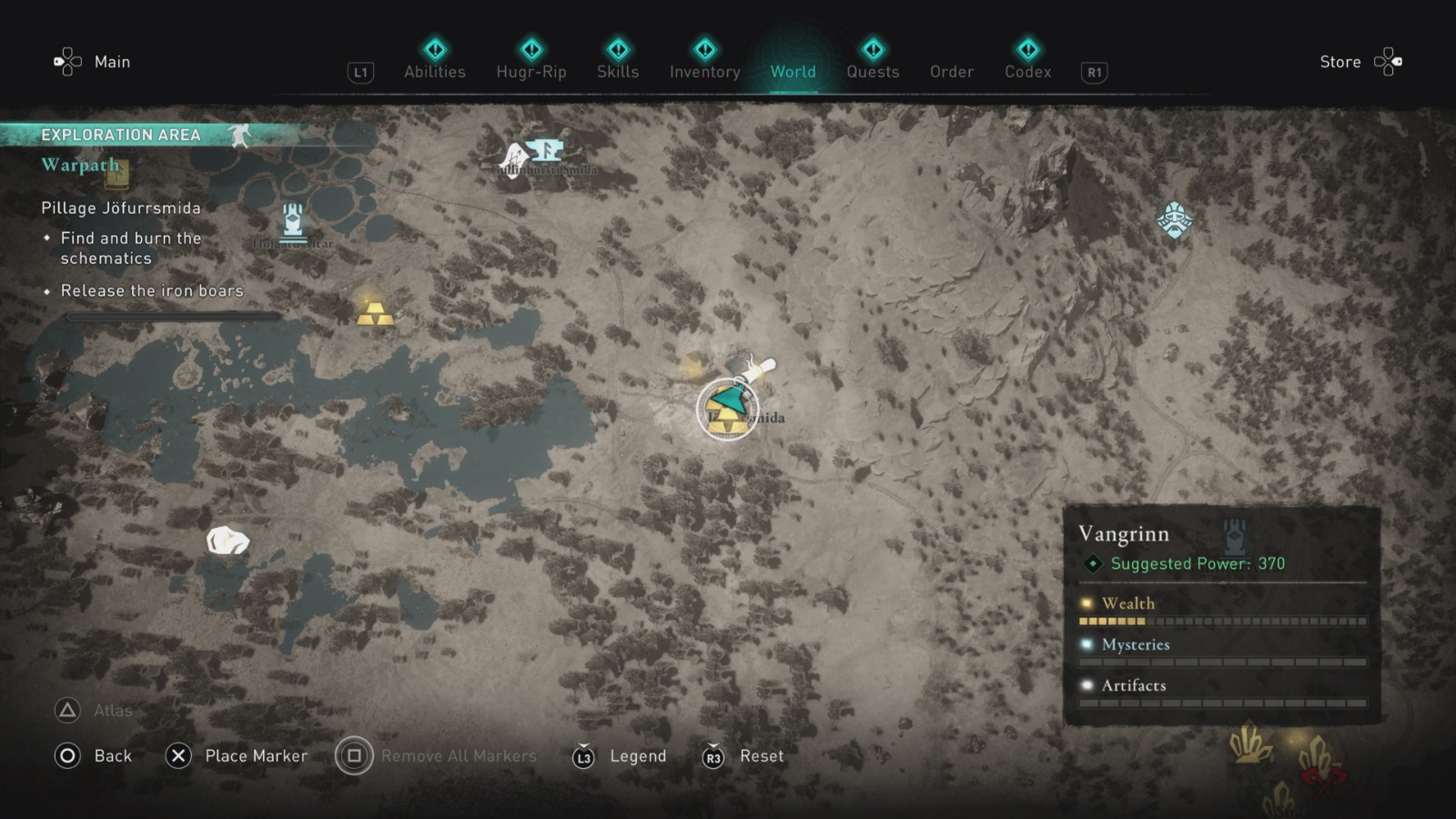The image size is (1456, 819).
Task: Select the Codex tab
Action: tap(1027, 72)
